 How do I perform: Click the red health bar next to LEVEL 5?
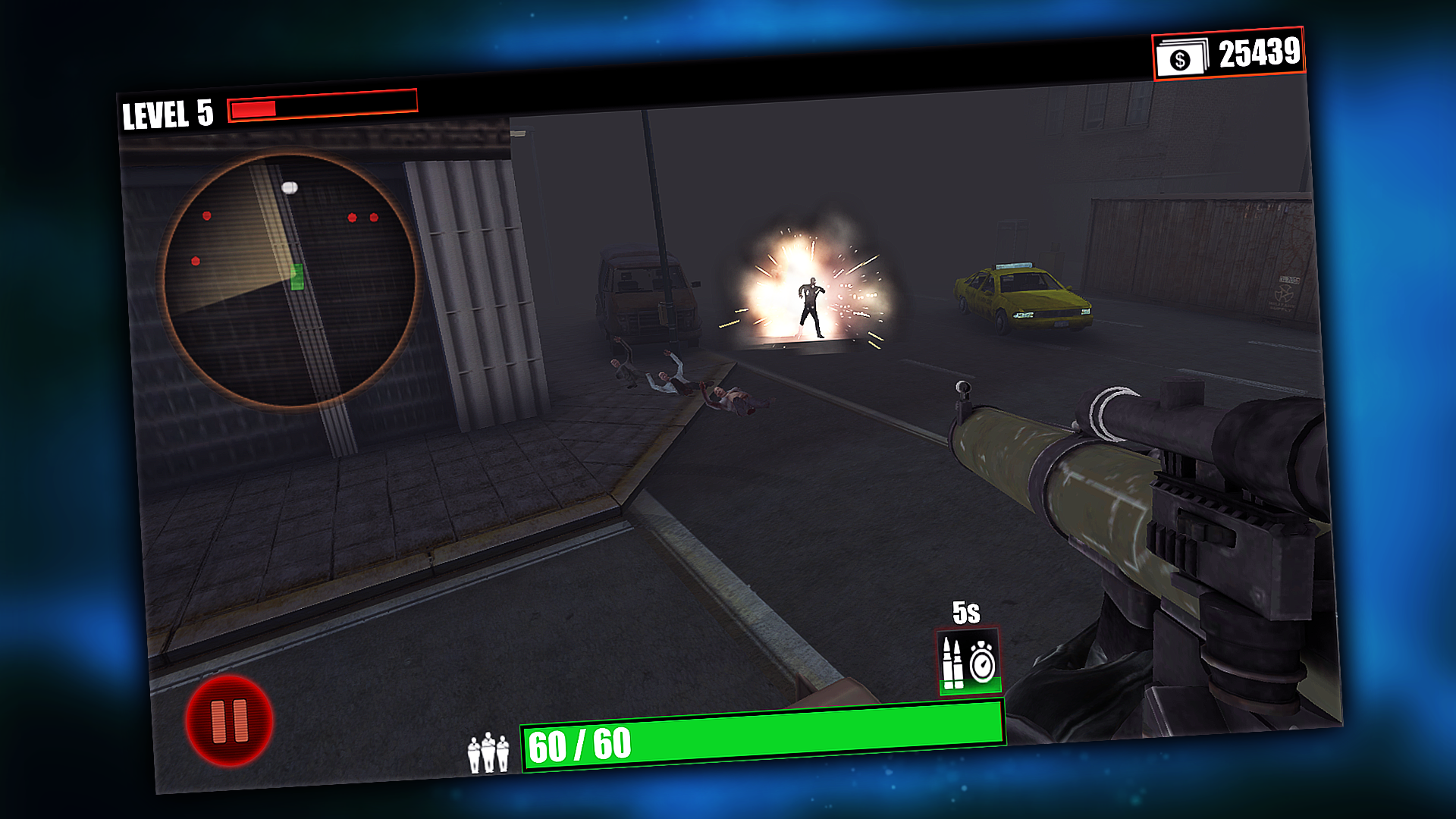coord(322,108)
